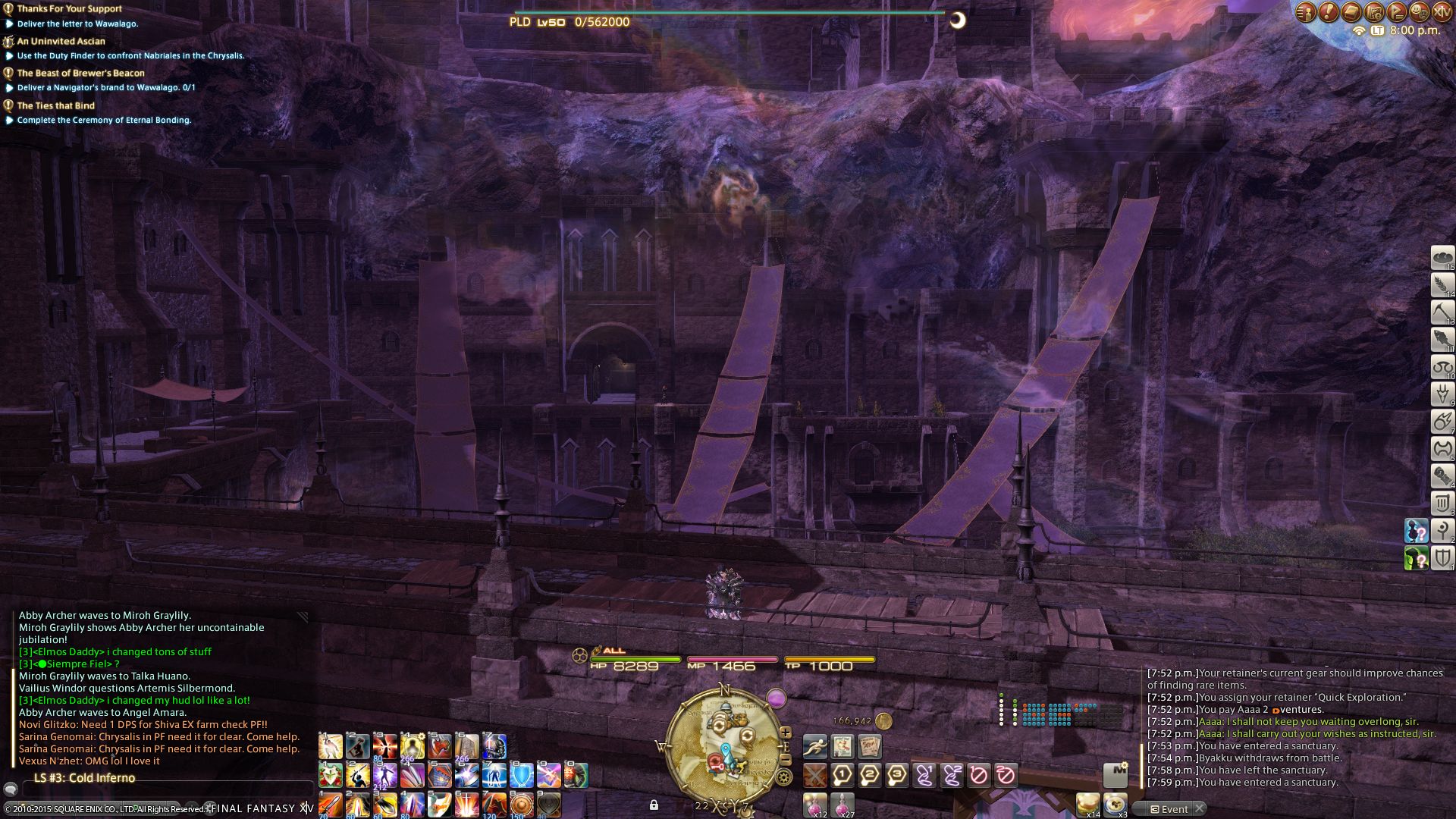
Task: Place waymark hexagon number 1
Action: (x=843, y=775)
